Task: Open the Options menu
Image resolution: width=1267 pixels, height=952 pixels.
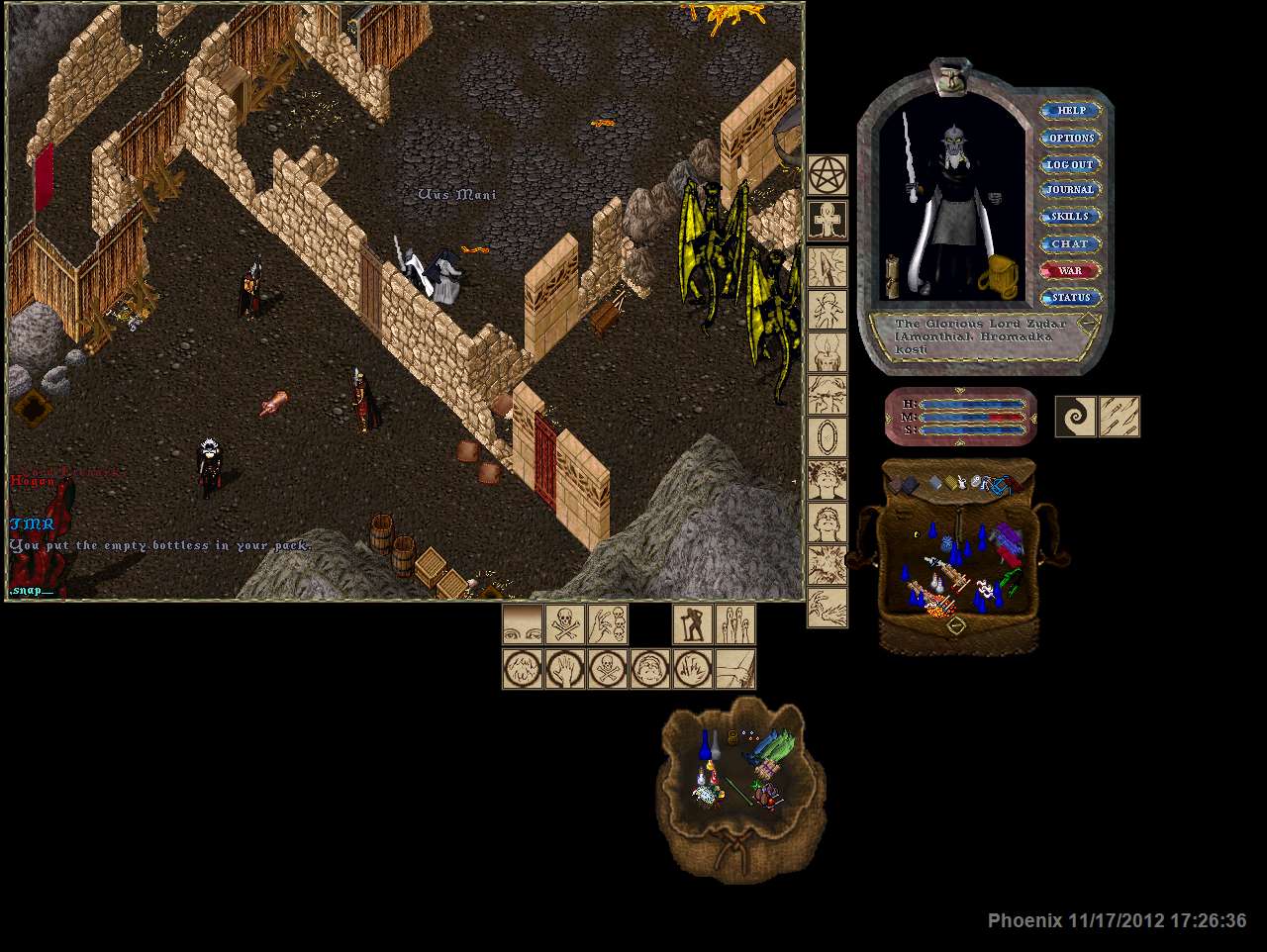Action: click(1071, 138)
